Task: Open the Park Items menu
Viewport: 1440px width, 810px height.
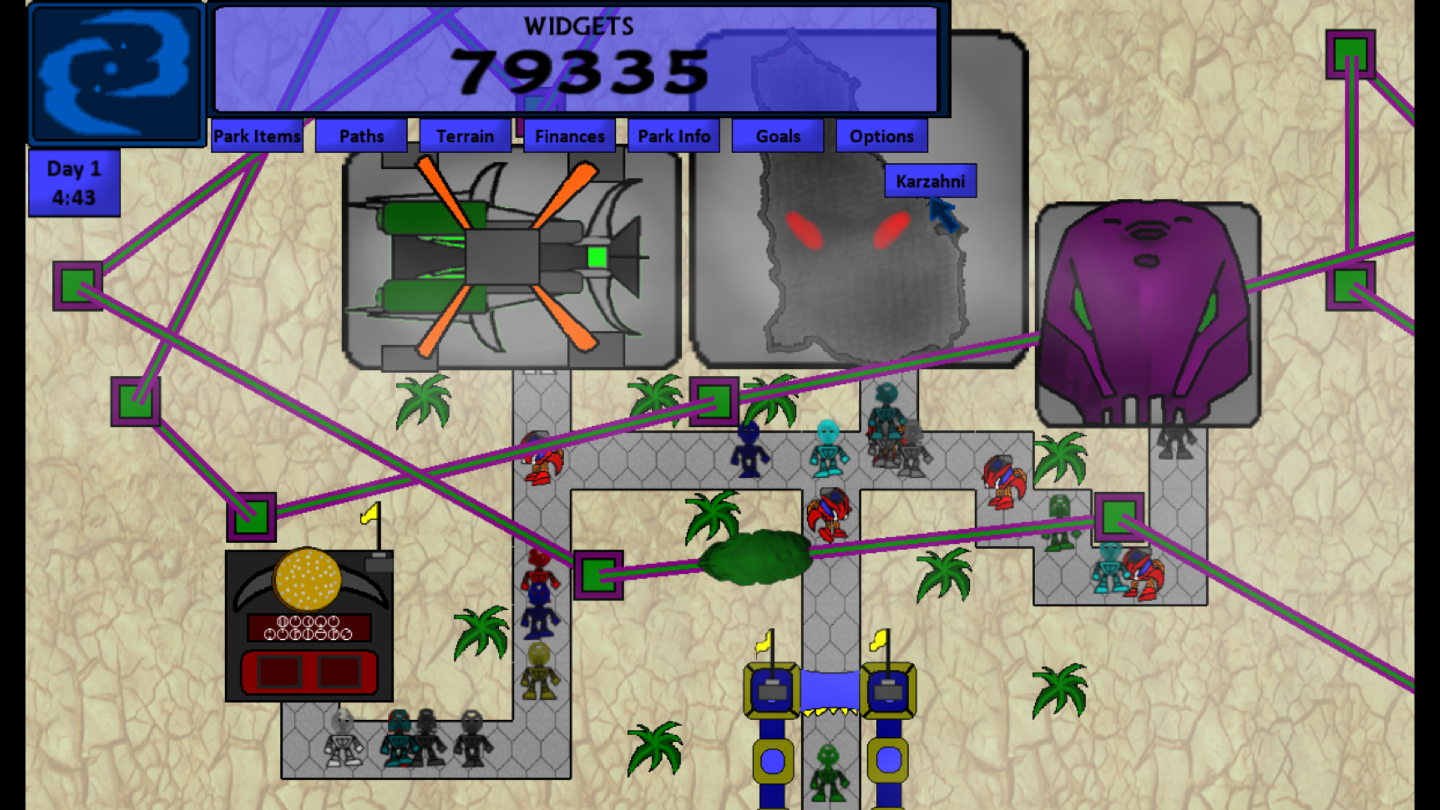Action: (x=256, y=136)
